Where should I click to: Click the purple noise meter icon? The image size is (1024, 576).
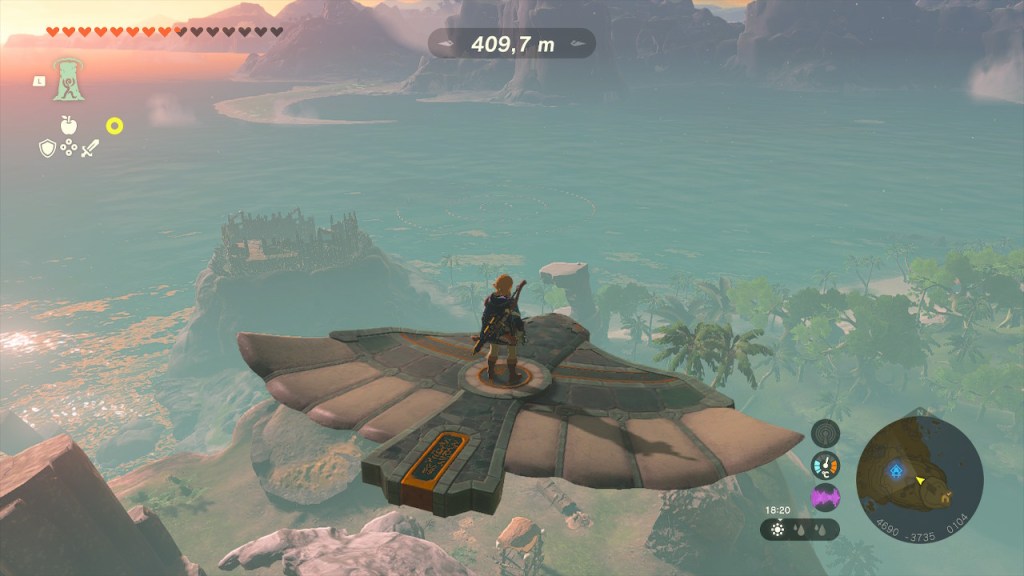[x=825, y=496]
